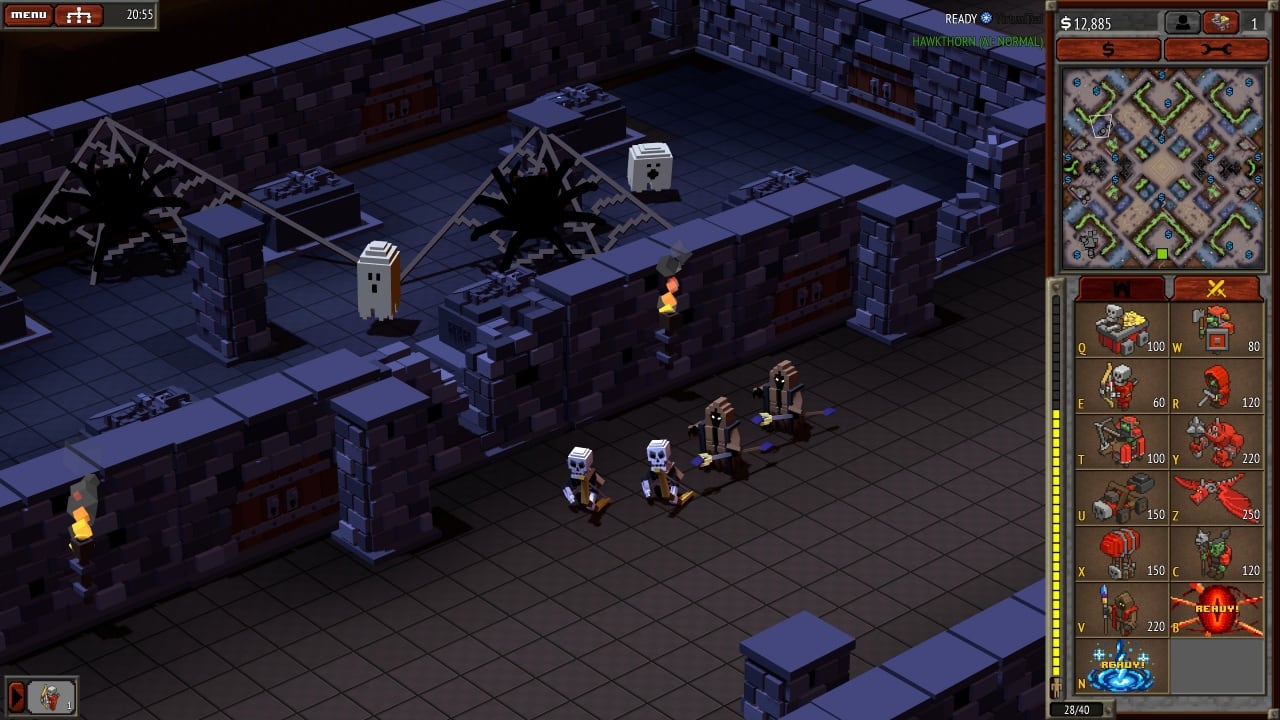Train the red hooded goblin unit

(1216, 386)
